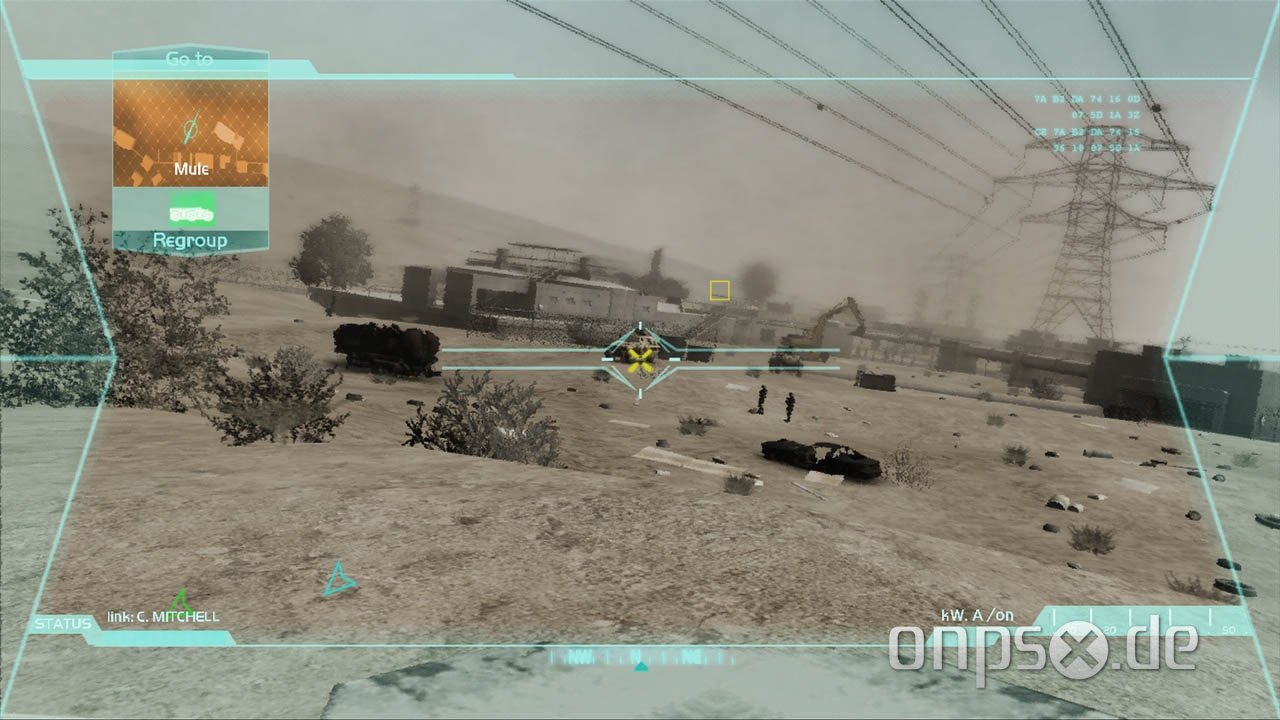The image size is (1280, 720).
Task: Click the yellow square target indicator
Action: (x=718, y=290)
